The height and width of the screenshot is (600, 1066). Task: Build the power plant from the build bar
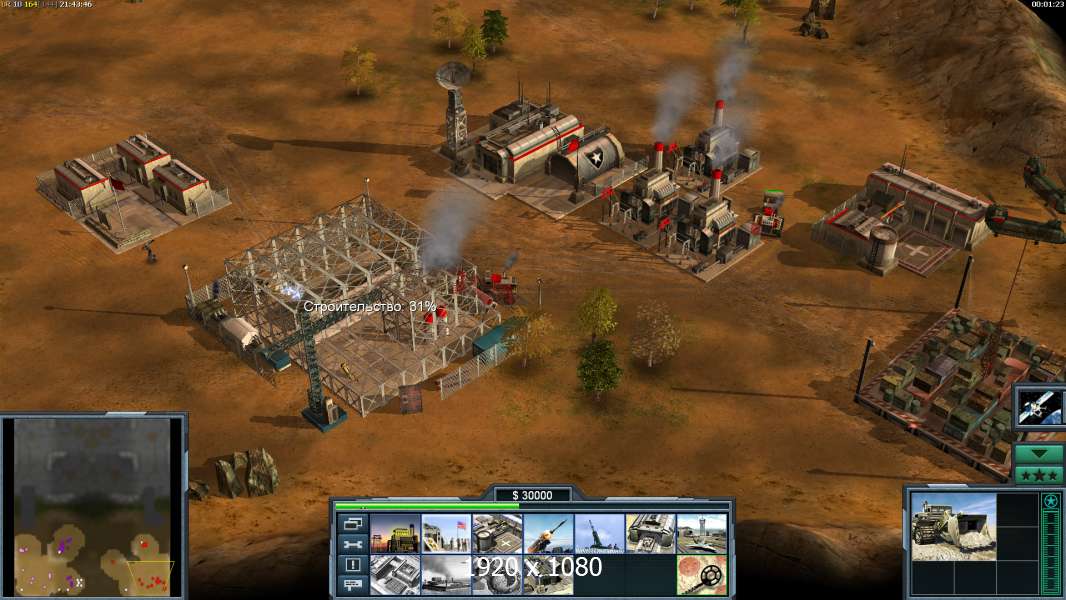coord(395,534)
